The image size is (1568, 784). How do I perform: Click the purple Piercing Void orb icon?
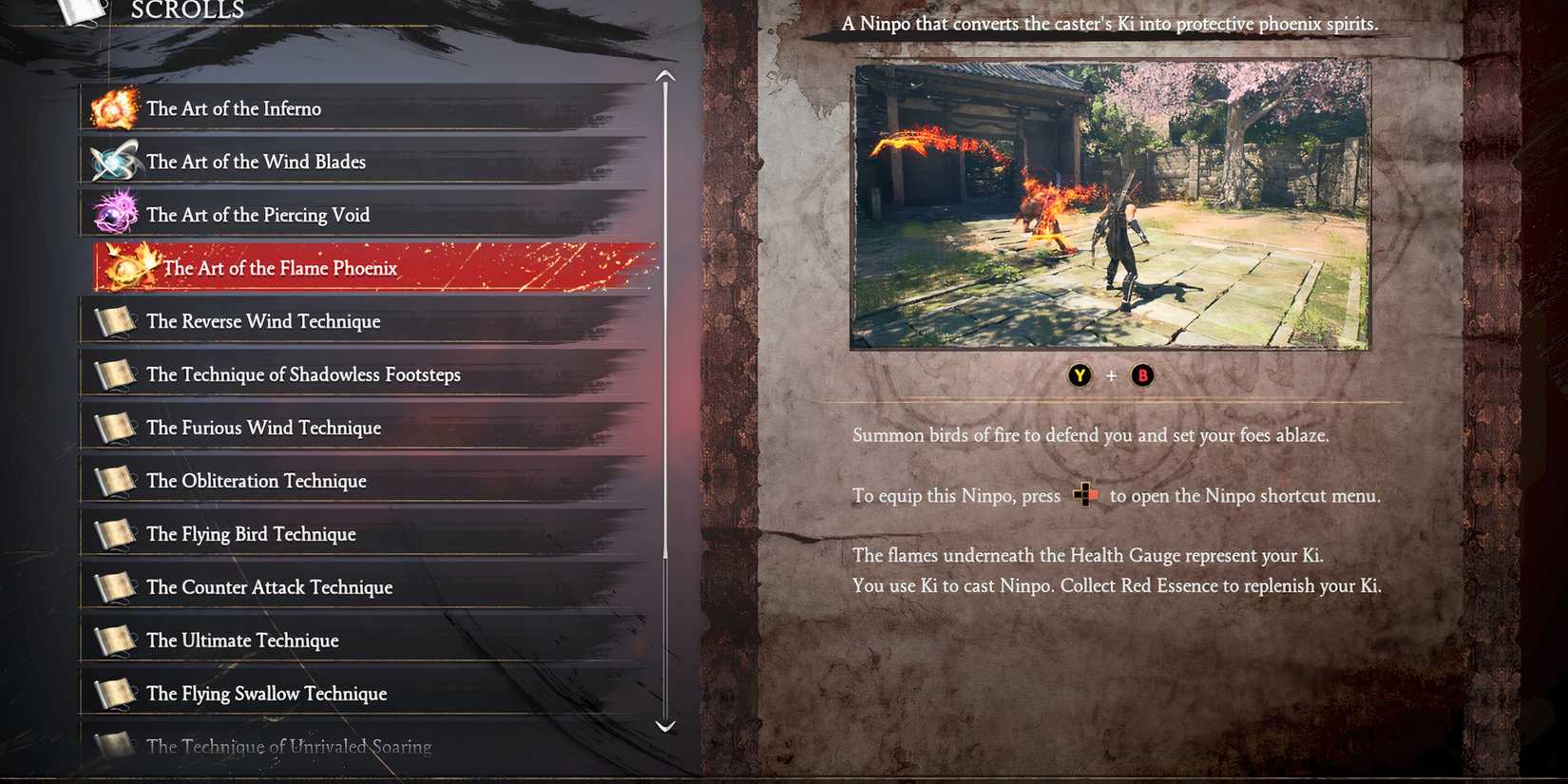tap(114, 213)
